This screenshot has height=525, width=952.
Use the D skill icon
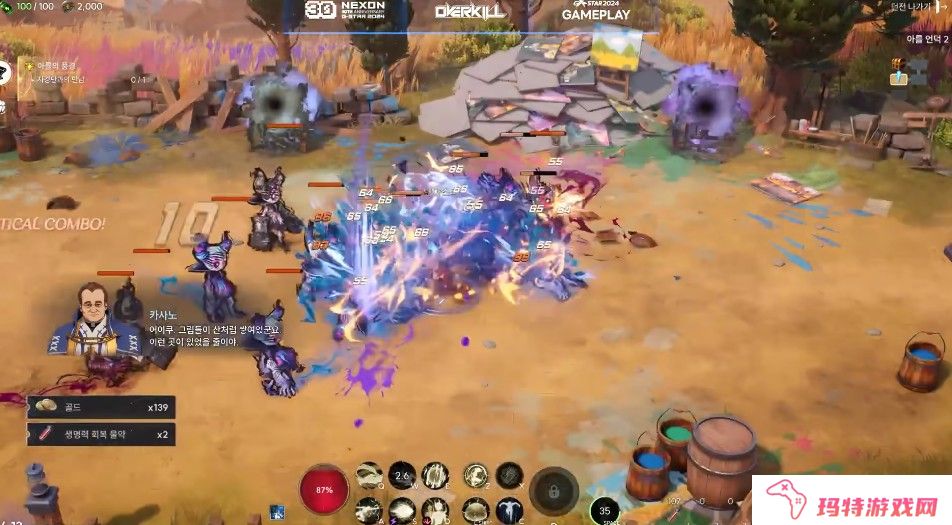tap(435, 511)
